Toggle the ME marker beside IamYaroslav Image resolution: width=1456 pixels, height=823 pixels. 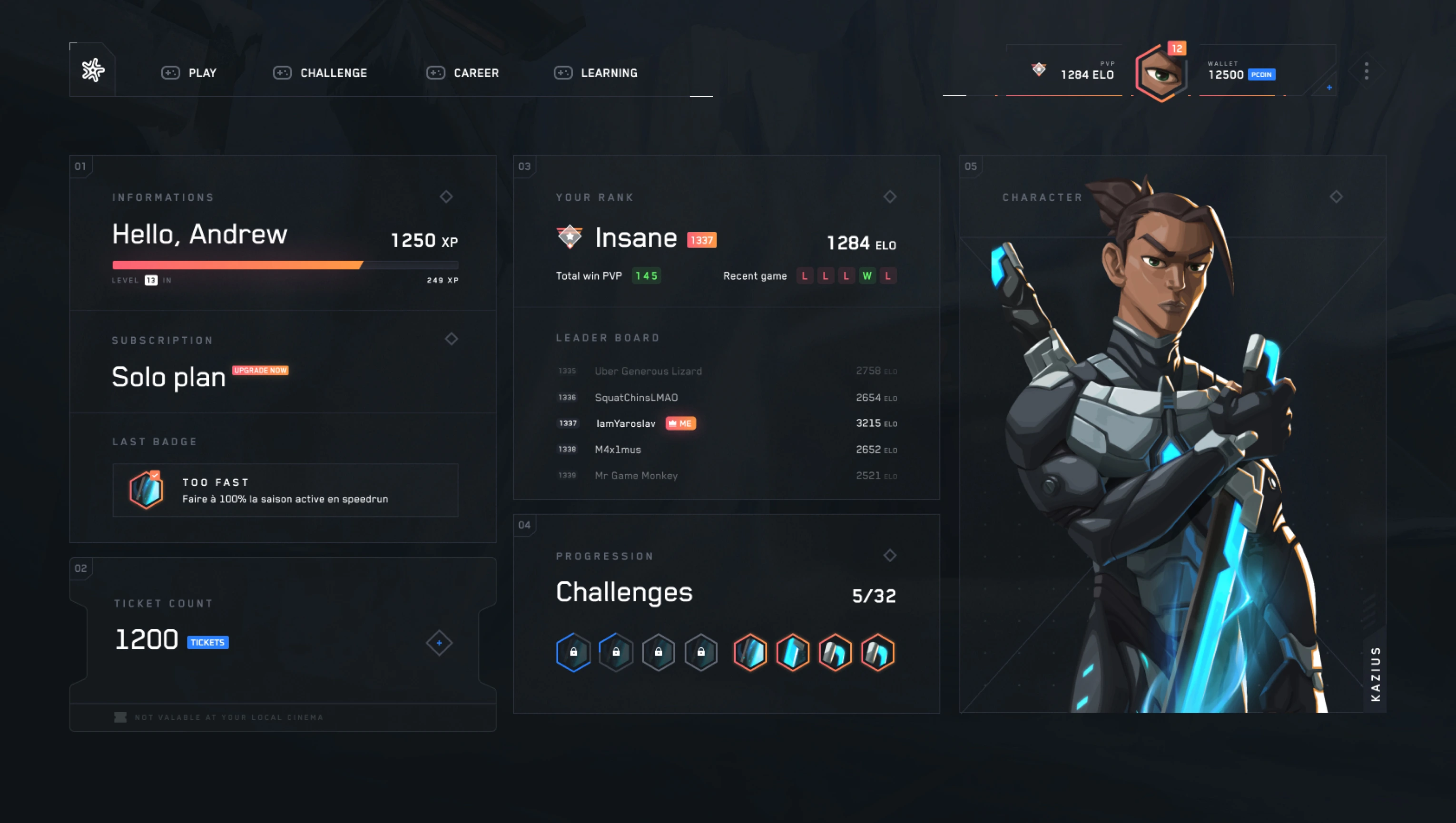click(681, 423)
